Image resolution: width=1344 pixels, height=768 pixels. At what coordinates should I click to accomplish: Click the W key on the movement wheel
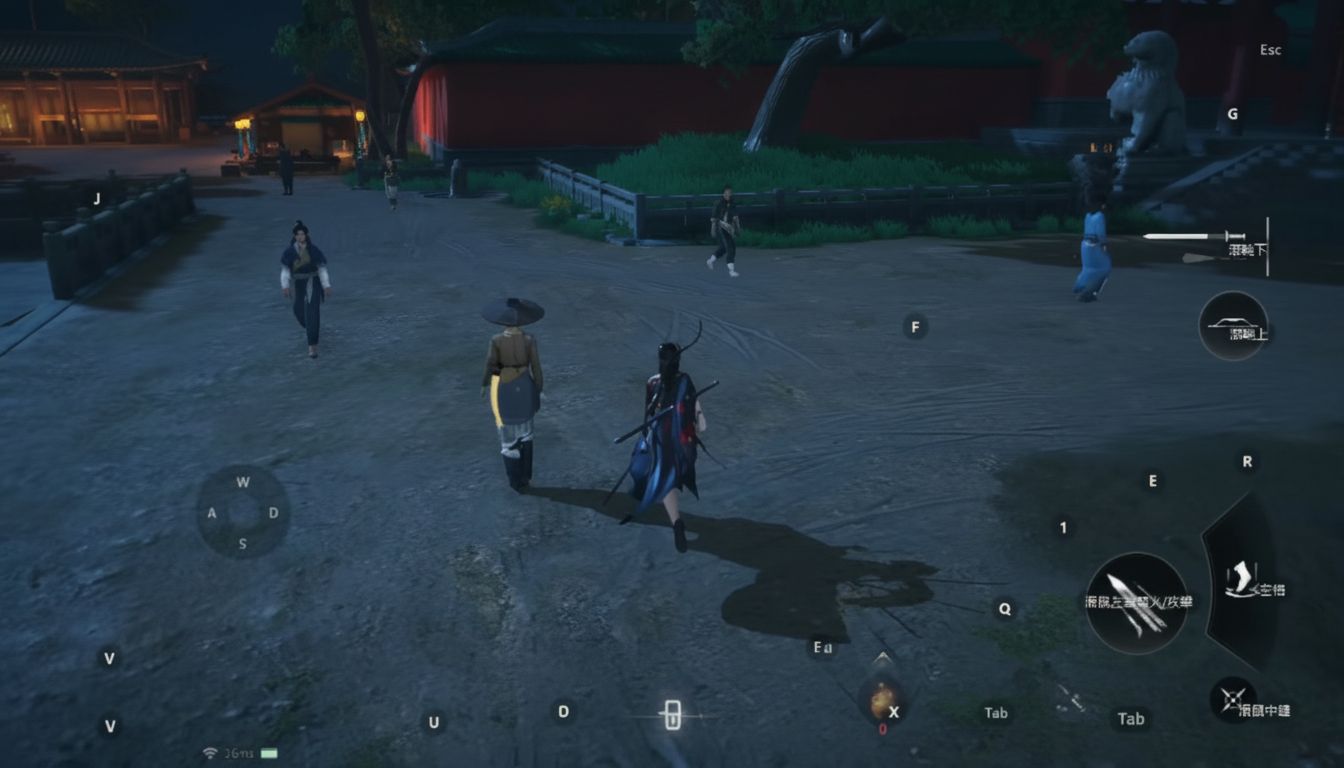241,481
